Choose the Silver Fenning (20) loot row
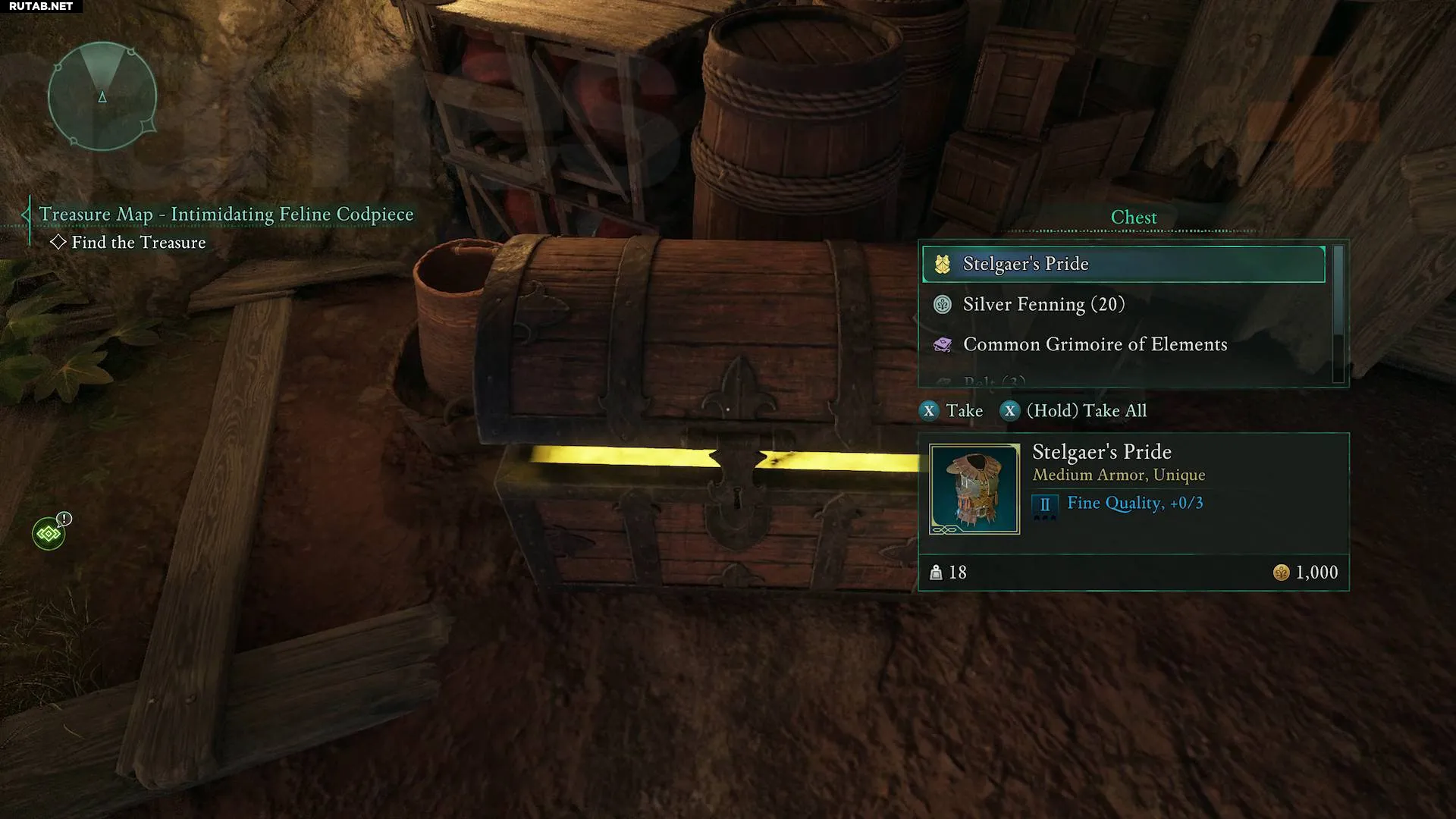Screen dimensions: 1456x819 click(x=1123, y=305)
